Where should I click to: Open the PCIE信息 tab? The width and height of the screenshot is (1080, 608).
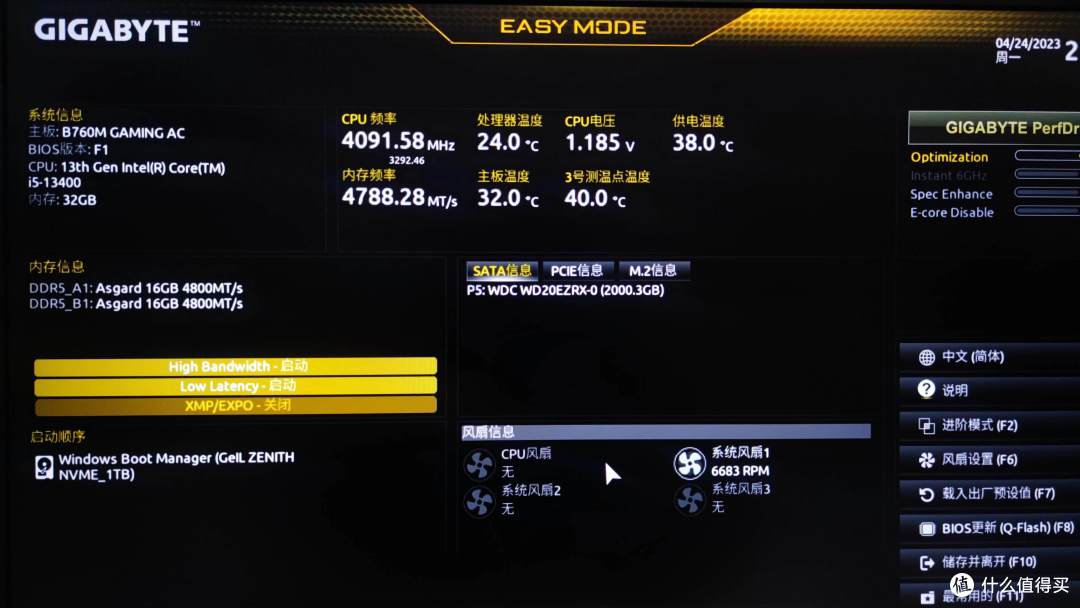577,270
